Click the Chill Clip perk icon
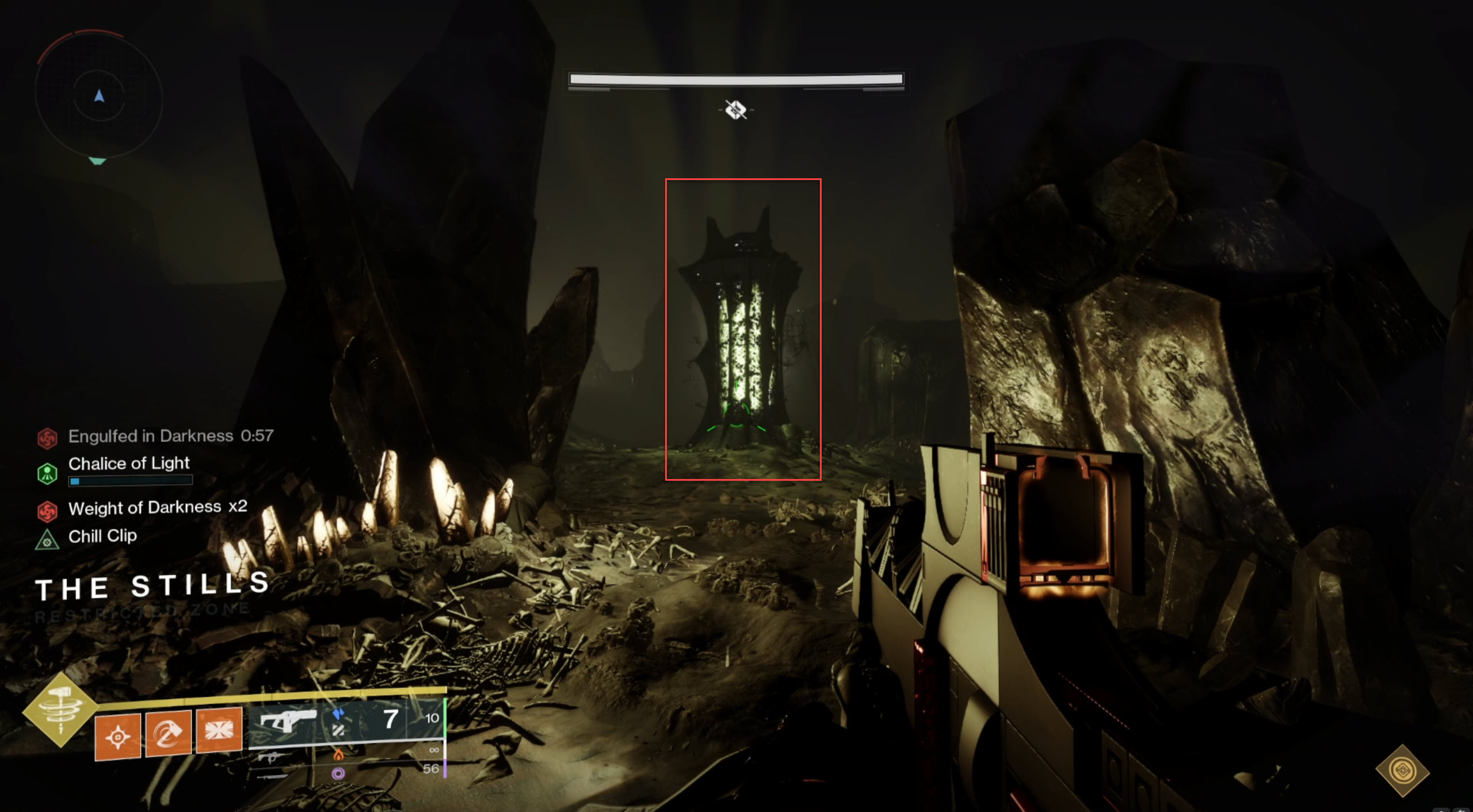 (47, 540)
